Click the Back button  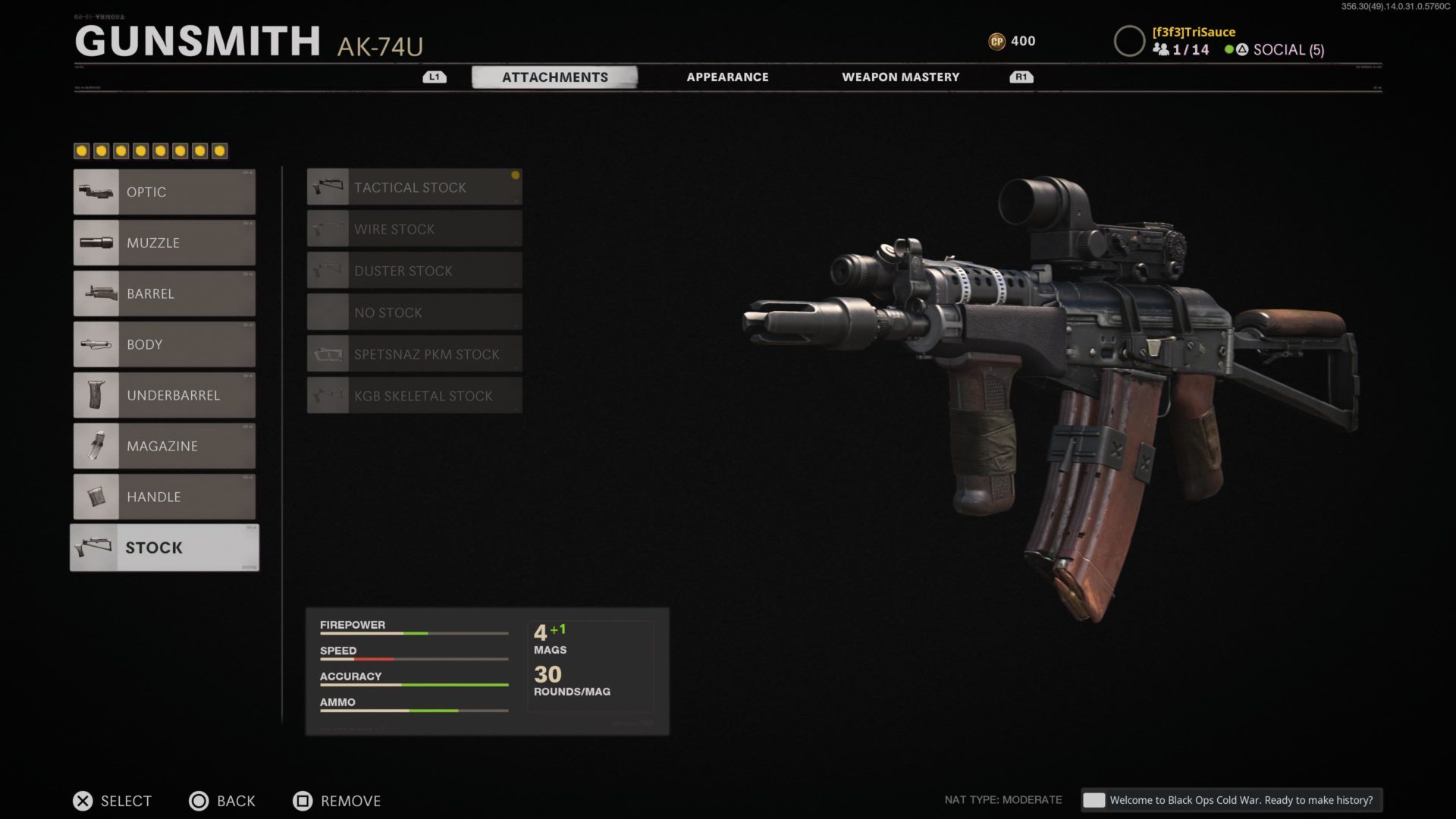tap(222, 801)
